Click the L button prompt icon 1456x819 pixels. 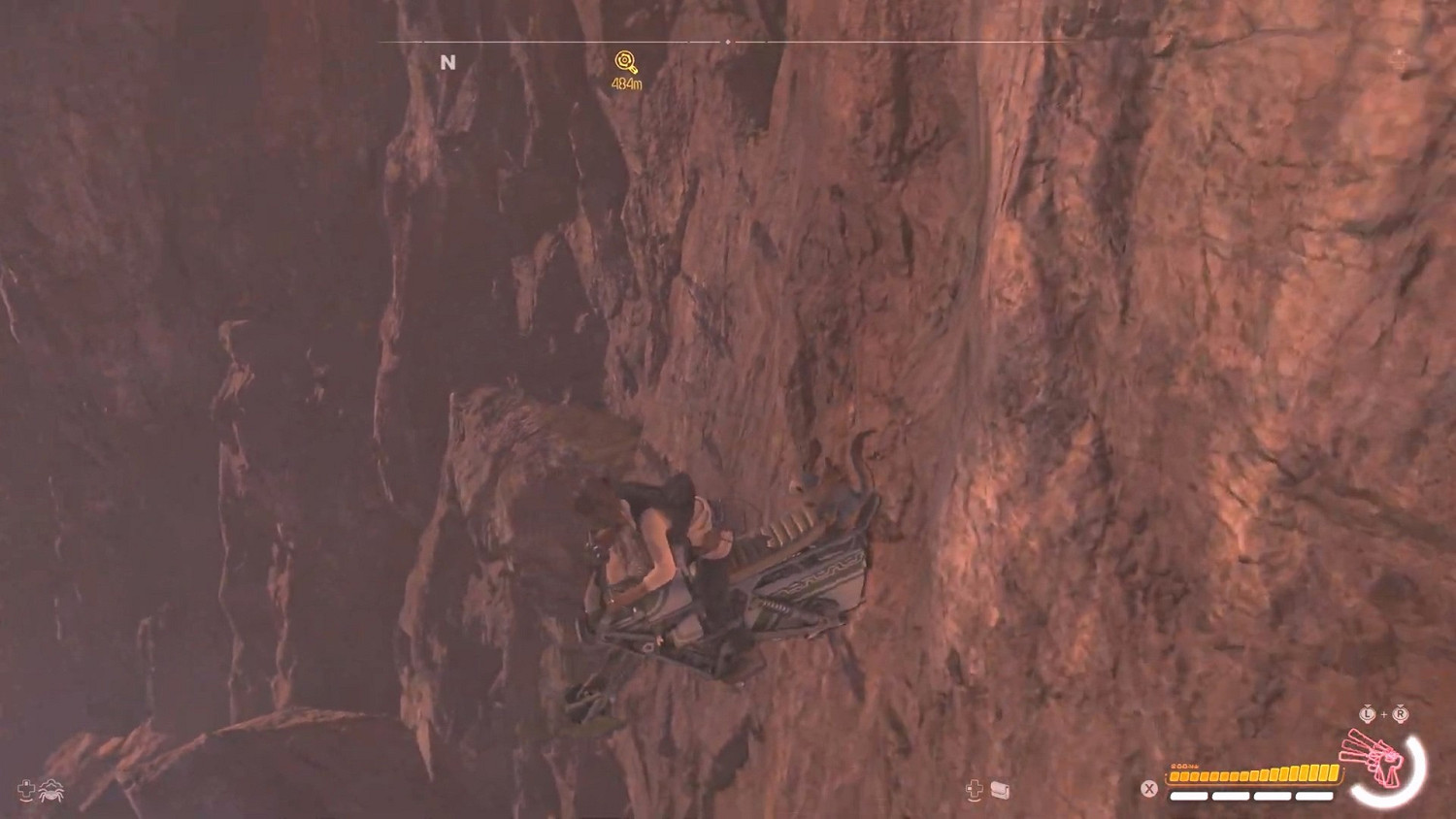tap(1367, 713)
